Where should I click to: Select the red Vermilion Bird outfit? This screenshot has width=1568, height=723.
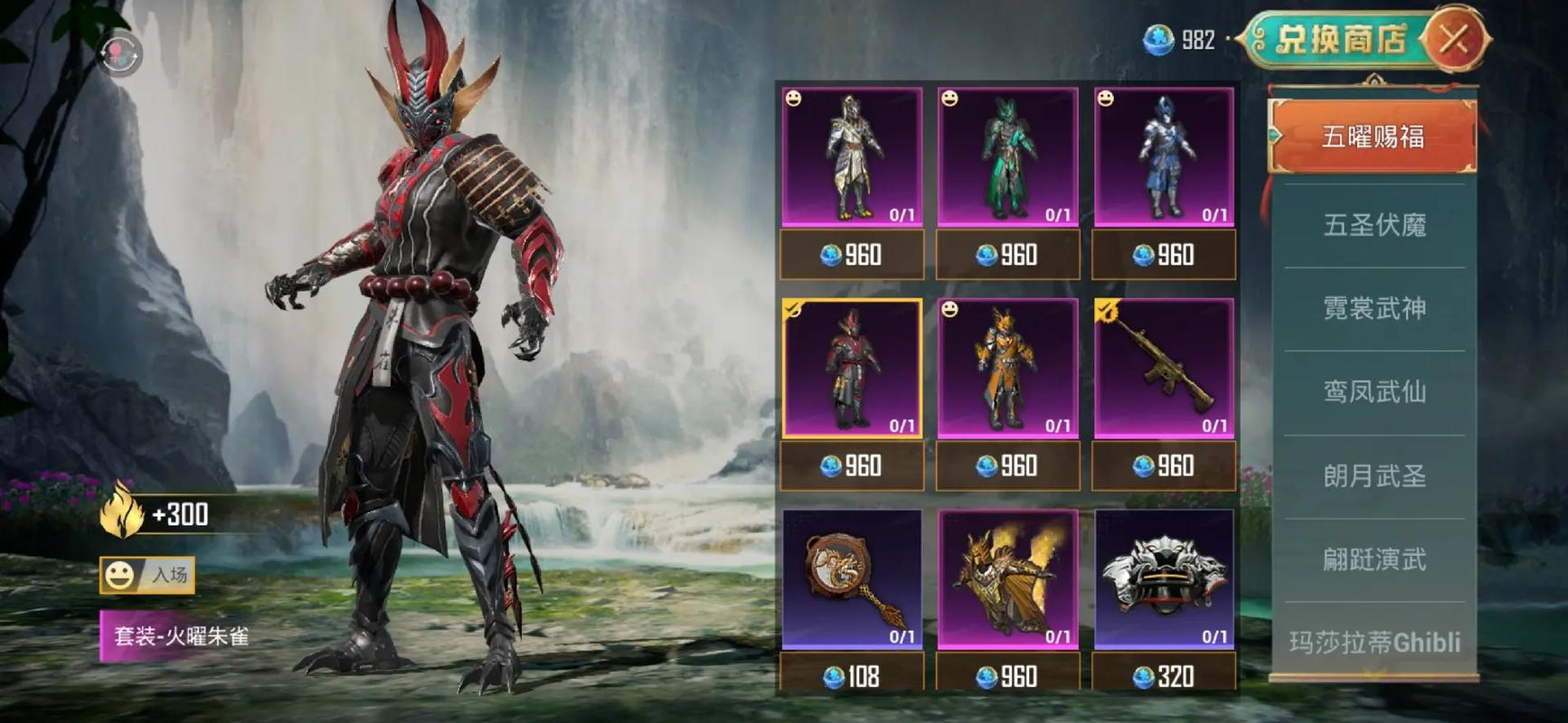pyautogui.click(x=852, y=368)
